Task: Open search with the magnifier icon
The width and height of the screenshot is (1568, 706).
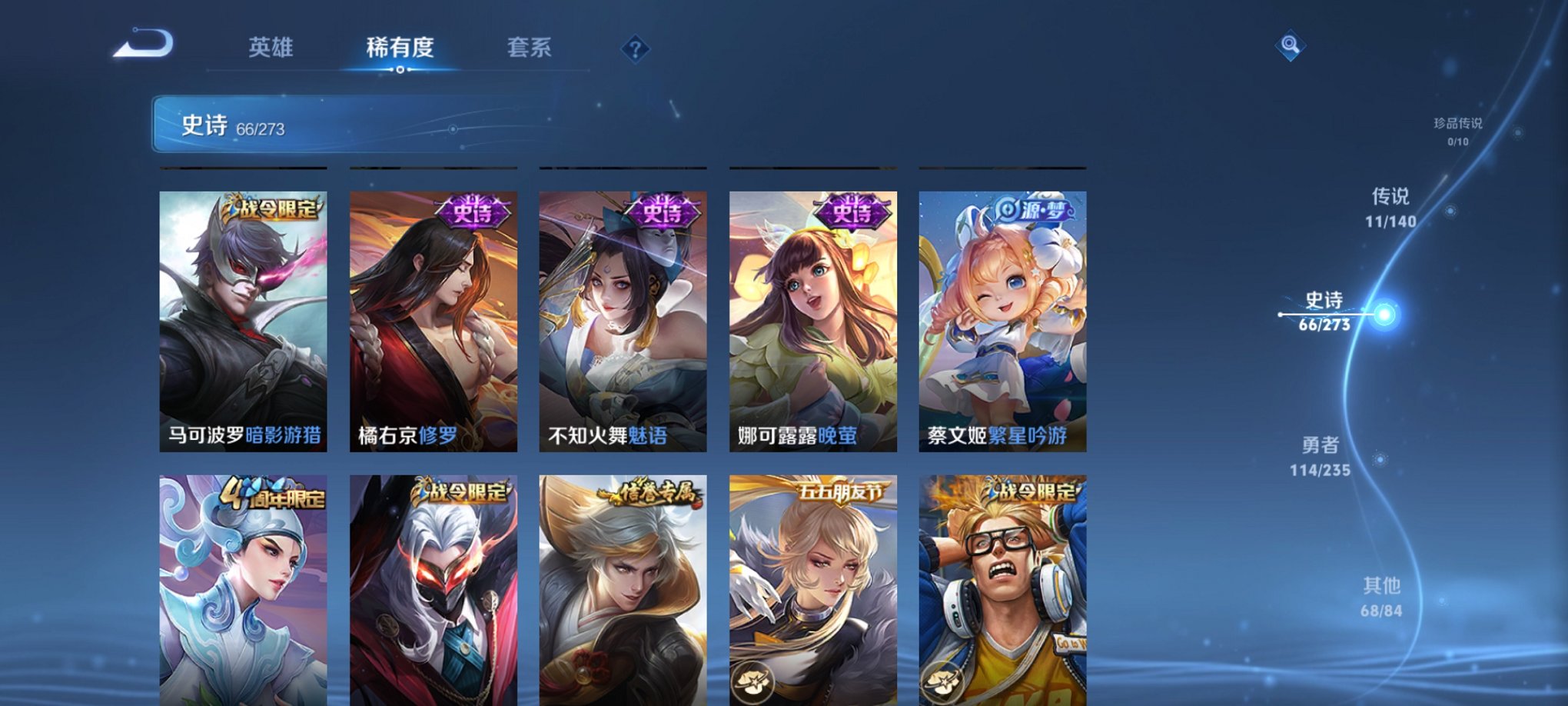Action: [1291, 44]
